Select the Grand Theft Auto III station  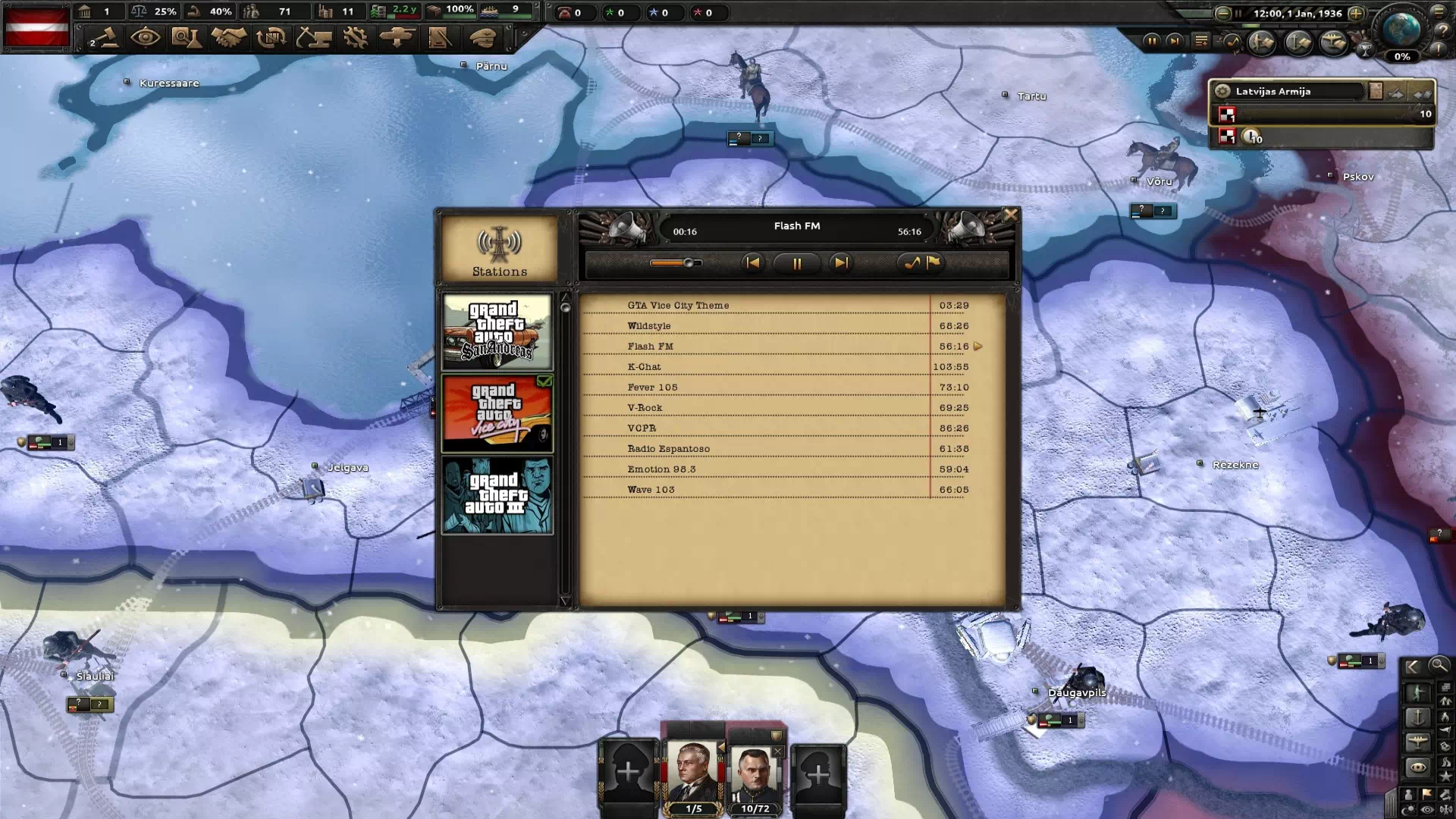(497, 495)
